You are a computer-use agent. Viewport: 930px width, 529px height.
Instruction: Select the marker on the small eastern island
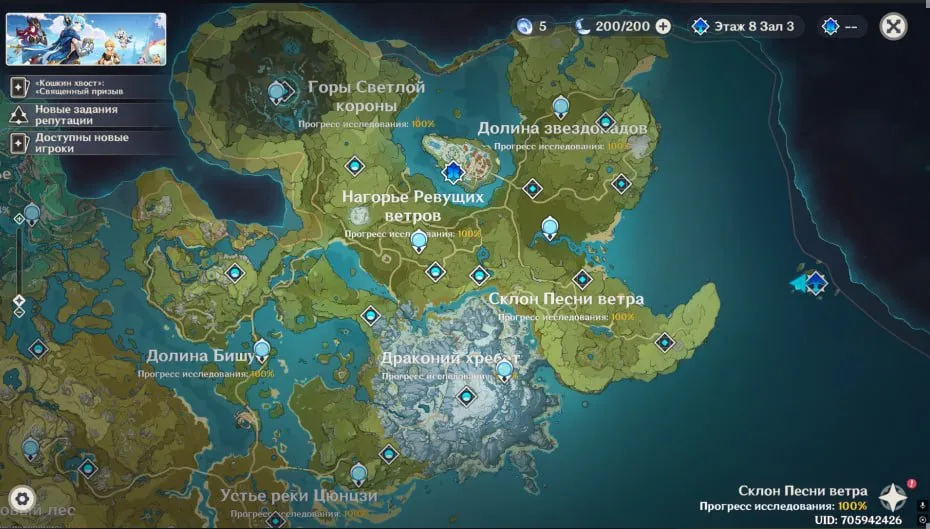tap(815, 282)
